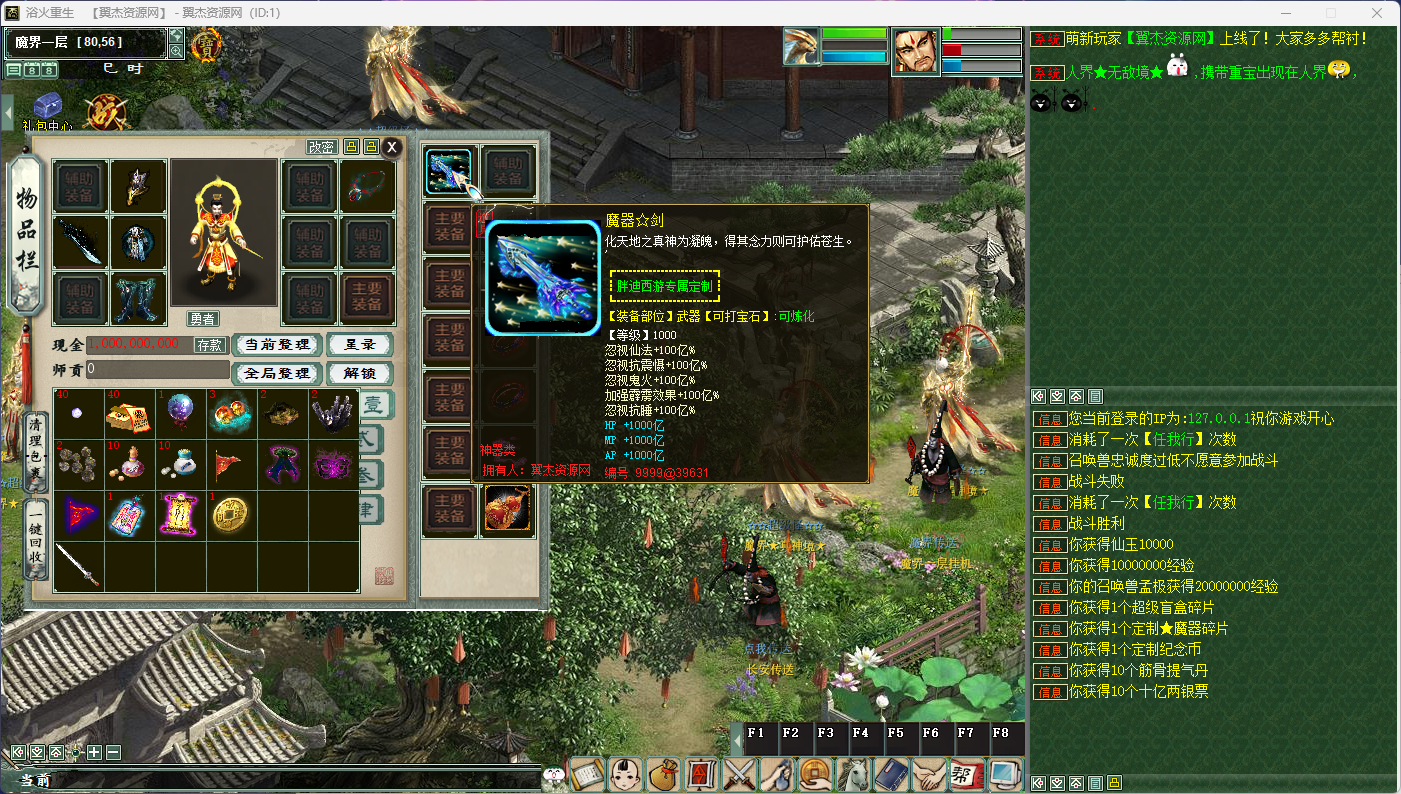Click the 全局整理 button
This screenshot has height=794, width=1401.
(x=276, y=373)
